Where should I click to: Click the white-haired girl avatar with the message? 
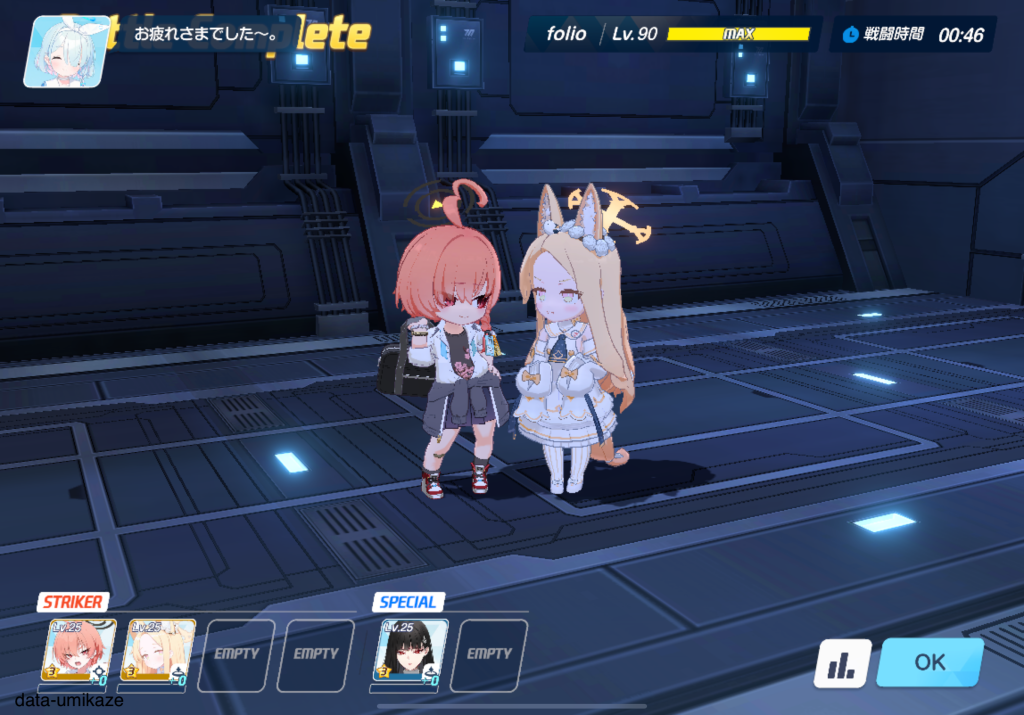pos(66,52)
